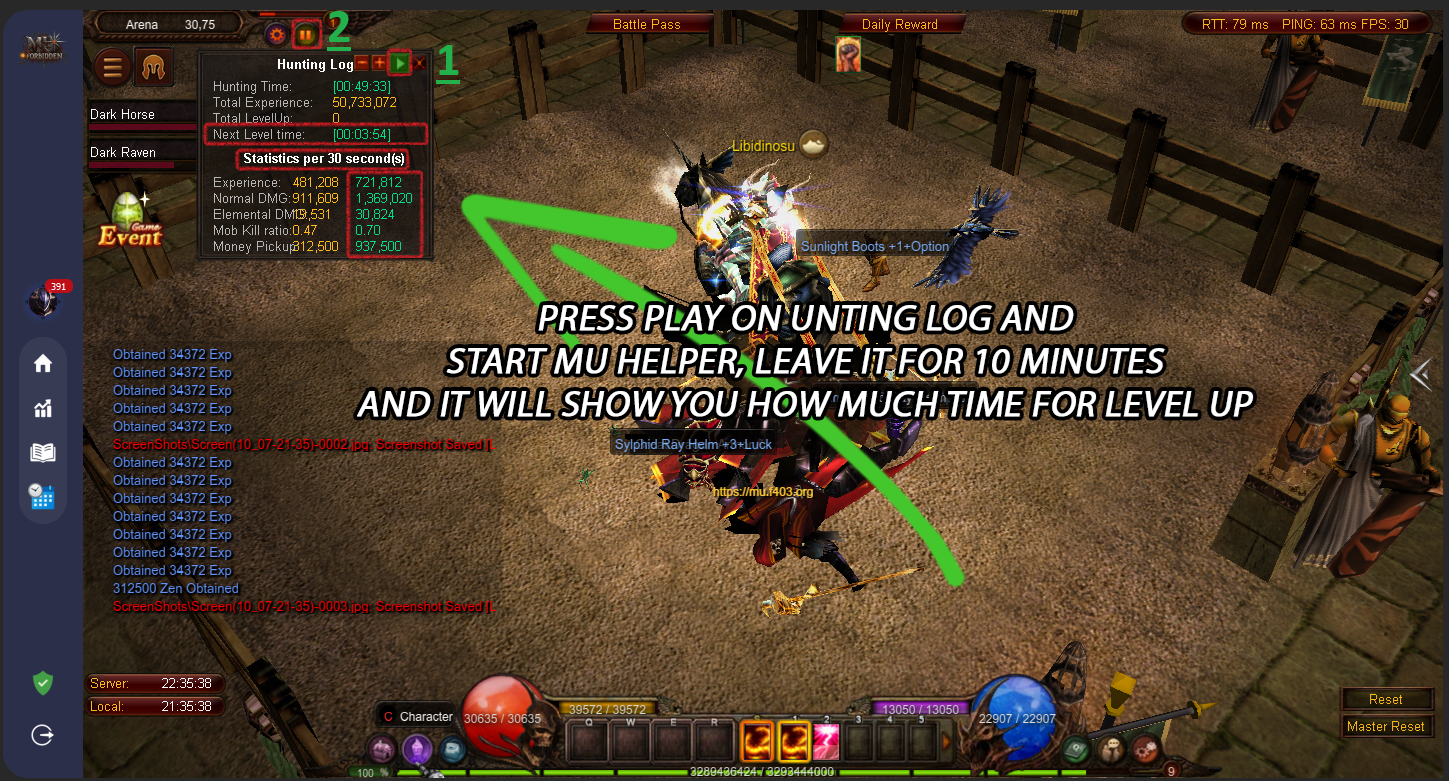Click the Reset button

(1386, 699)
